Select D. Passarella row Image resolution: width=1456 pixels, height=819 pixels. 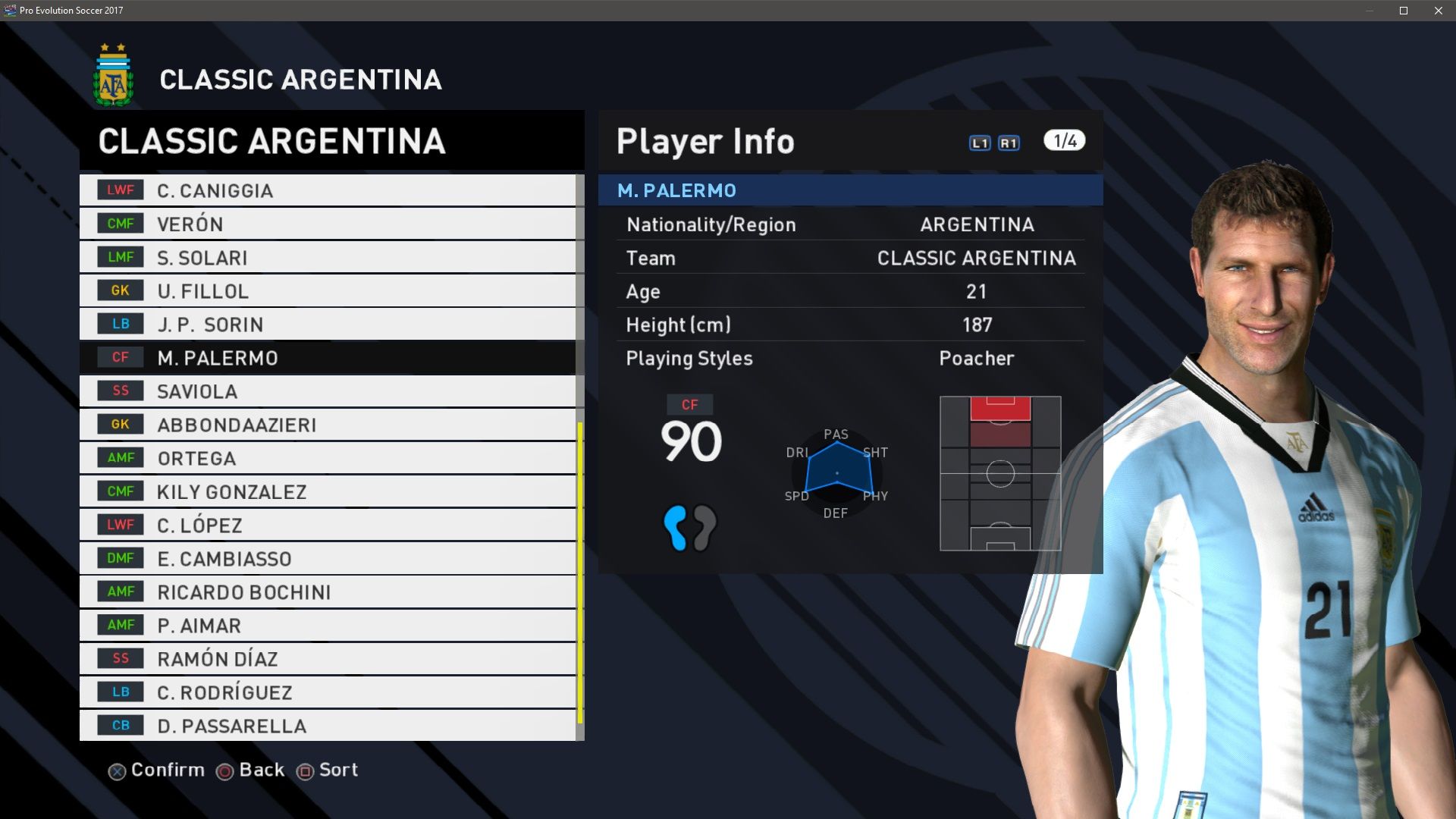326,725
